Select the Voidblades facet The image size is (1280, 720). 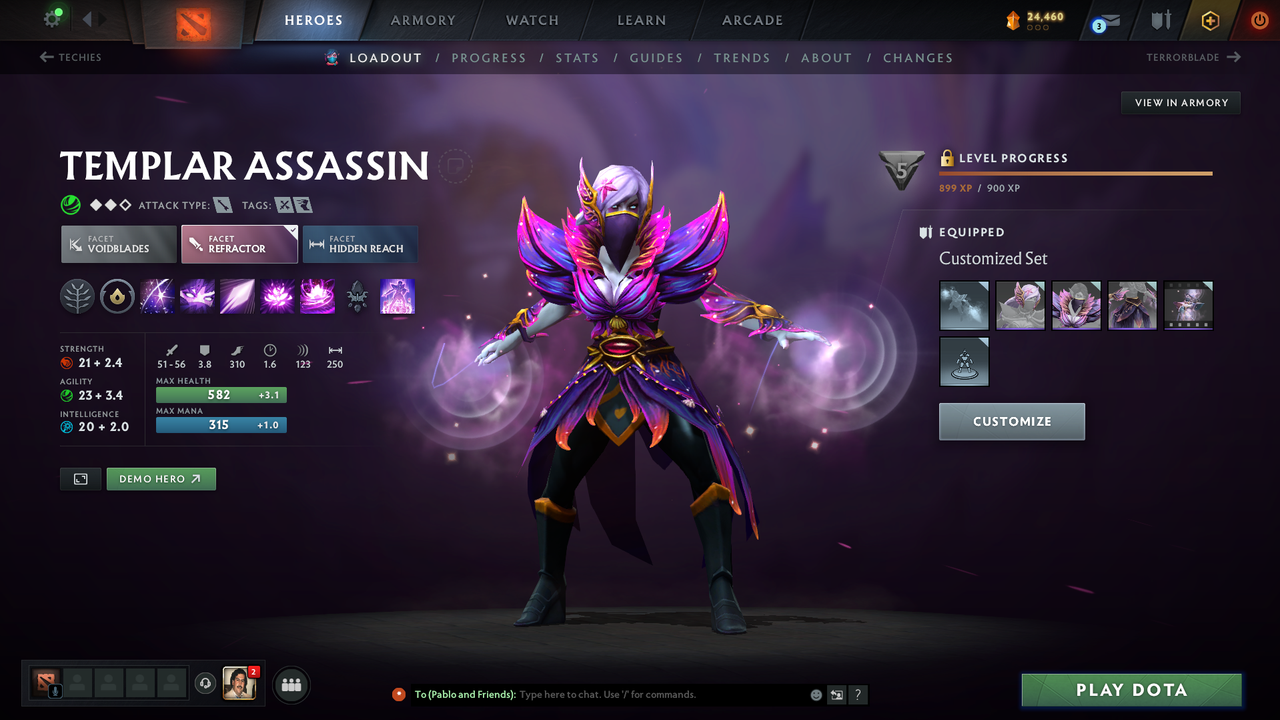coord(118,244)
